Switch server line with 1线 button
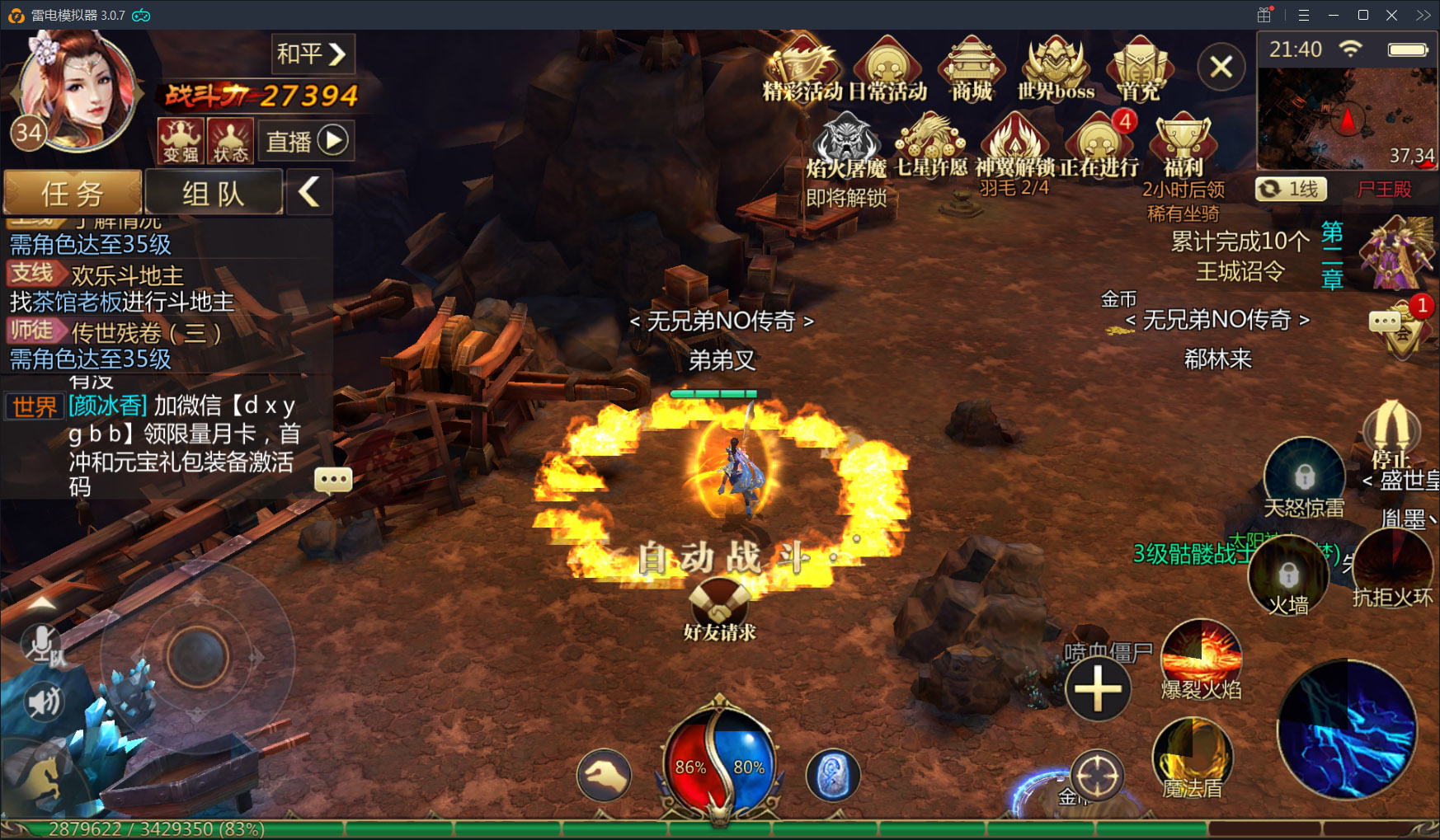Image resolution: width=1440 pixels, height=840 pixels. [1292, 189]
